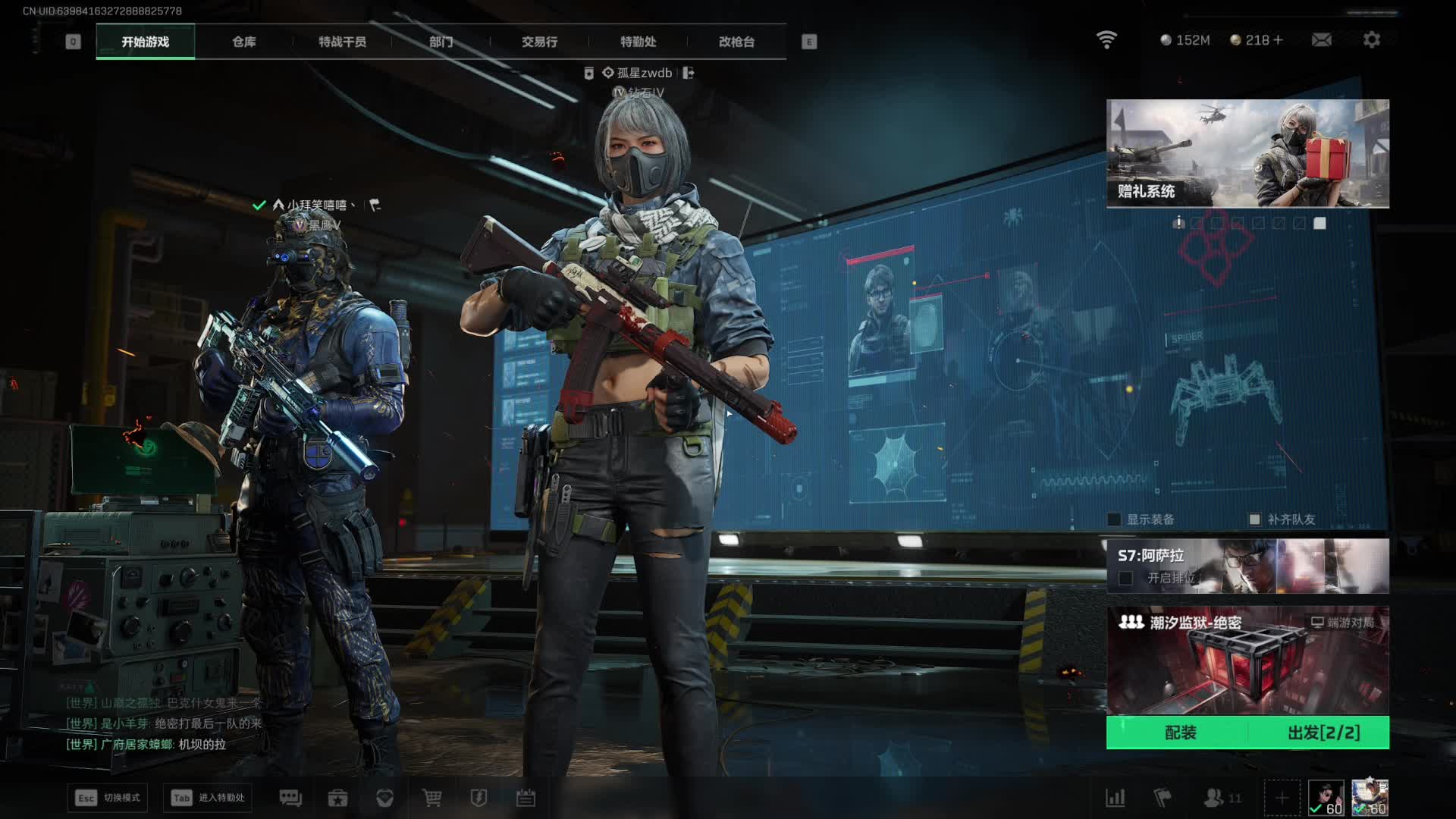Switch to the 改枪台 gunsmith tab
Screen dimensions: 1456x819
[x=736, y=42]
